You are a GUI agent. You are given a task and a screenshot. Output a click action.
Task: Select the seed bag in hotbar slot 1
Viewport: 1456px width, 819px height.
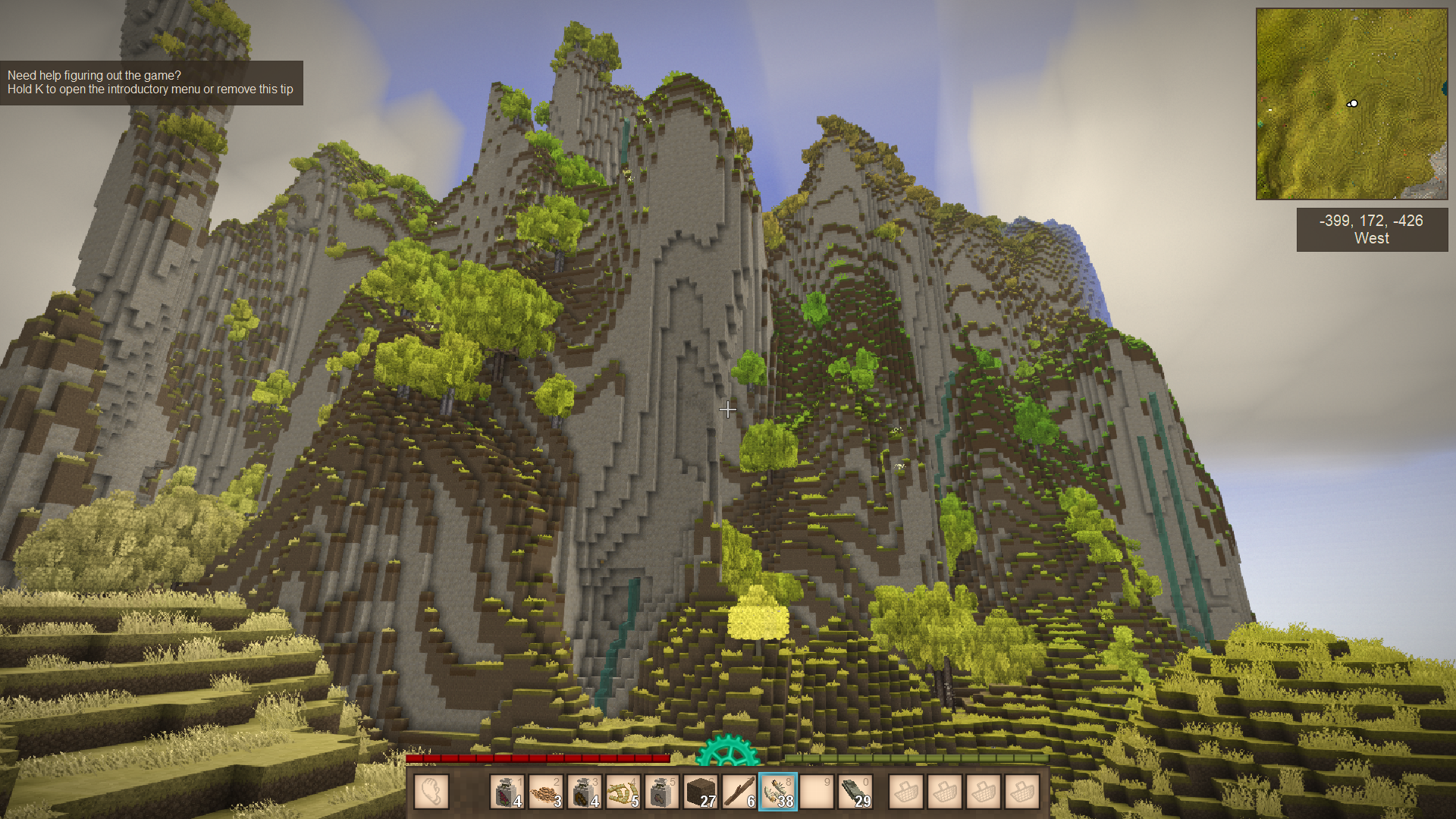507,792
